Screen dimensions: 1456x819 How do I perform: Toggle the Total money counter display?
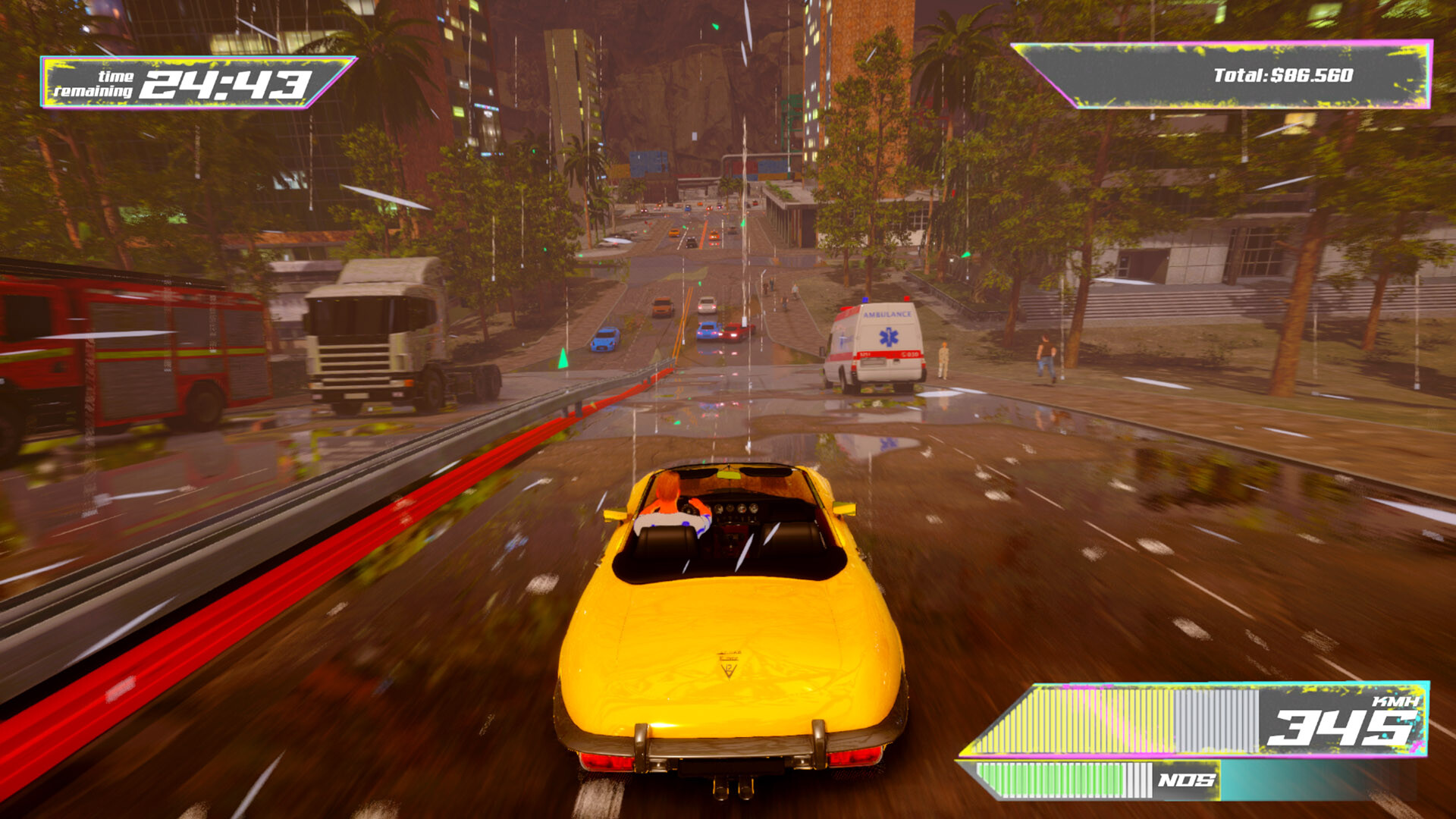pos(1244,76)
